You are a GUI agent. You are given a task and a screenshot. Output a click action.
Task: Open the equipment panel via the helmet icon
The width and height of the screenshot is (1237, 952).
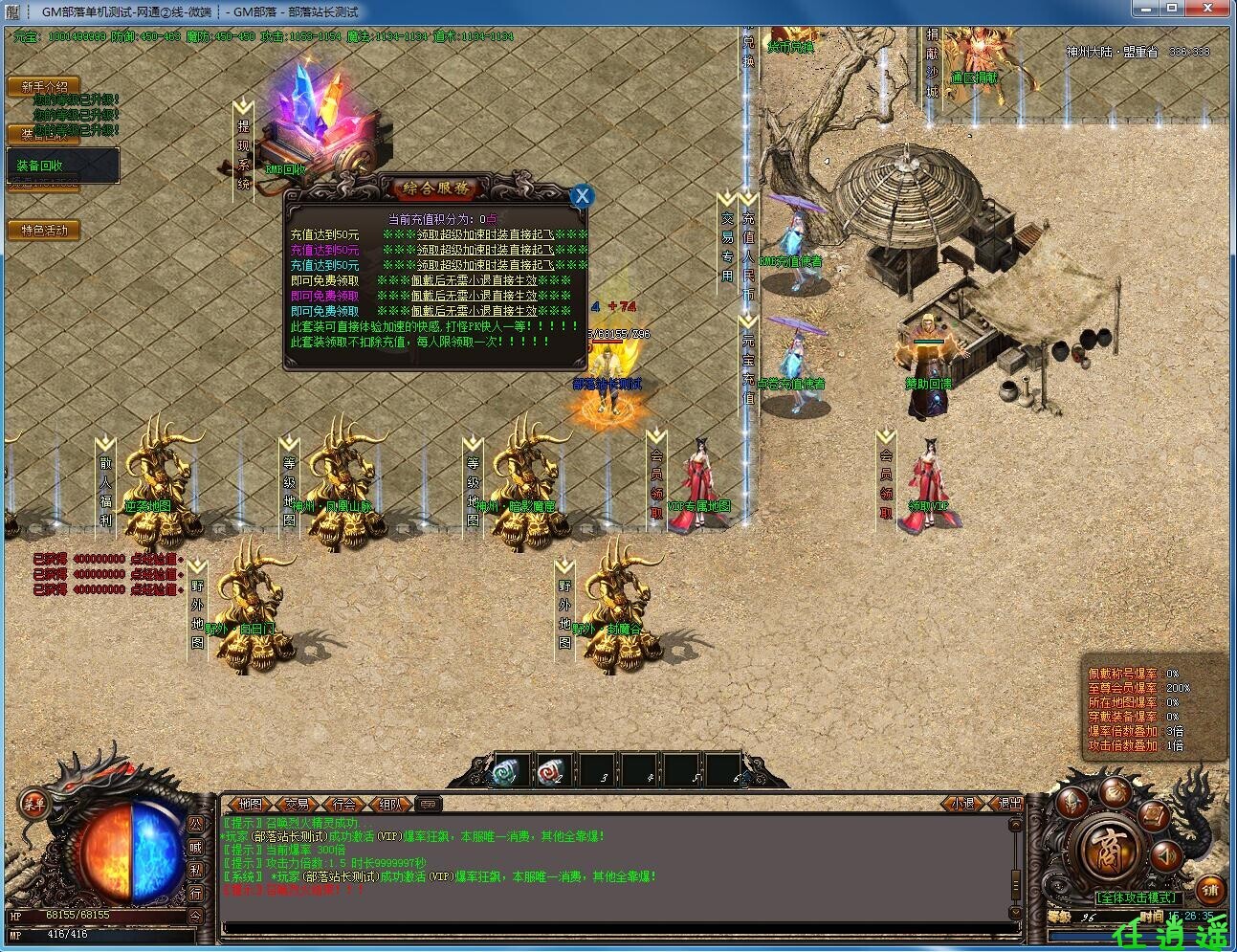pyautogui.click(x=1071, y=803)
